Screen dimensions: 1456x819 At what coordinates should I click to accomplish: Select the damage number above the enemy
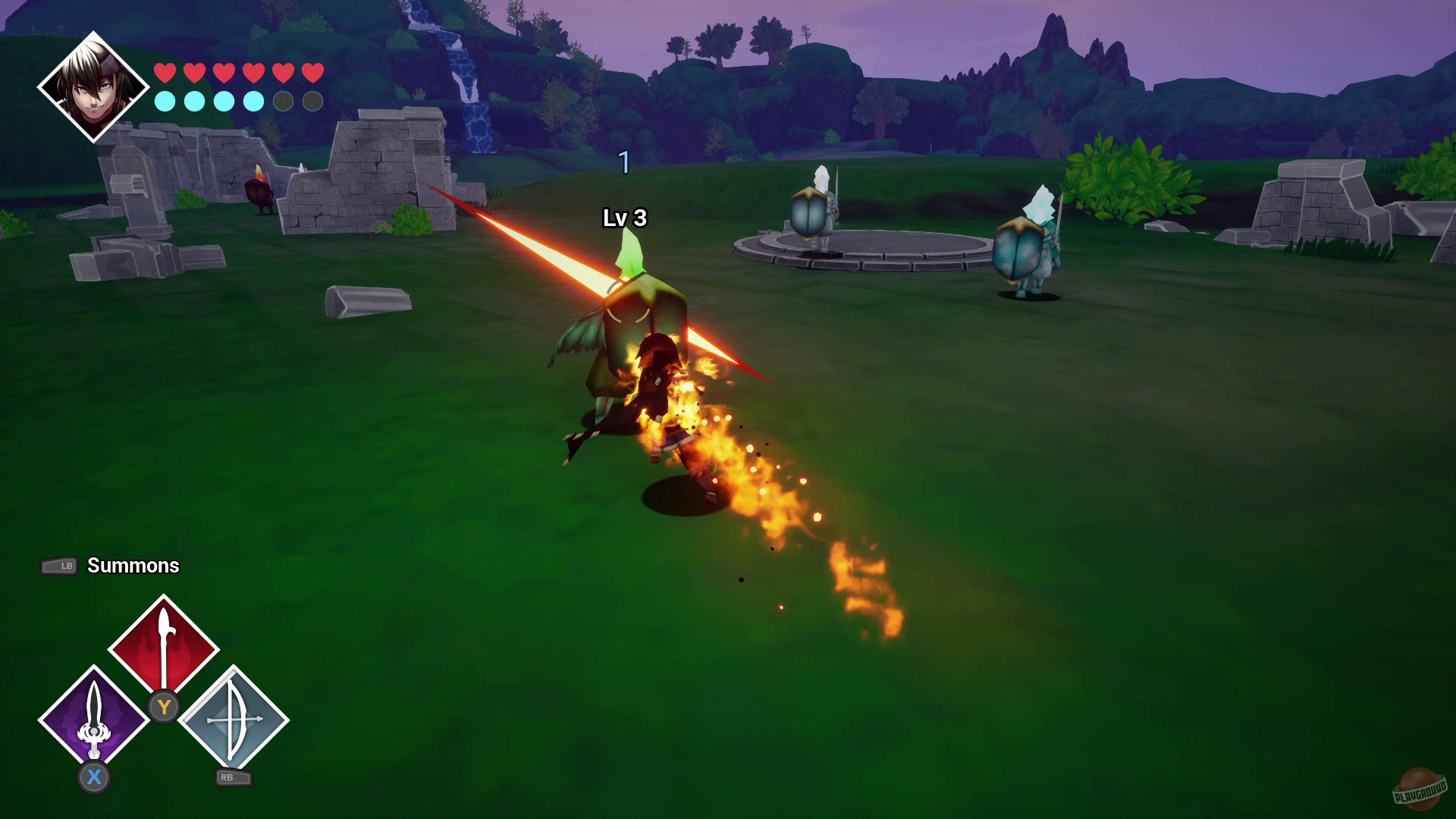click(624, 162)
